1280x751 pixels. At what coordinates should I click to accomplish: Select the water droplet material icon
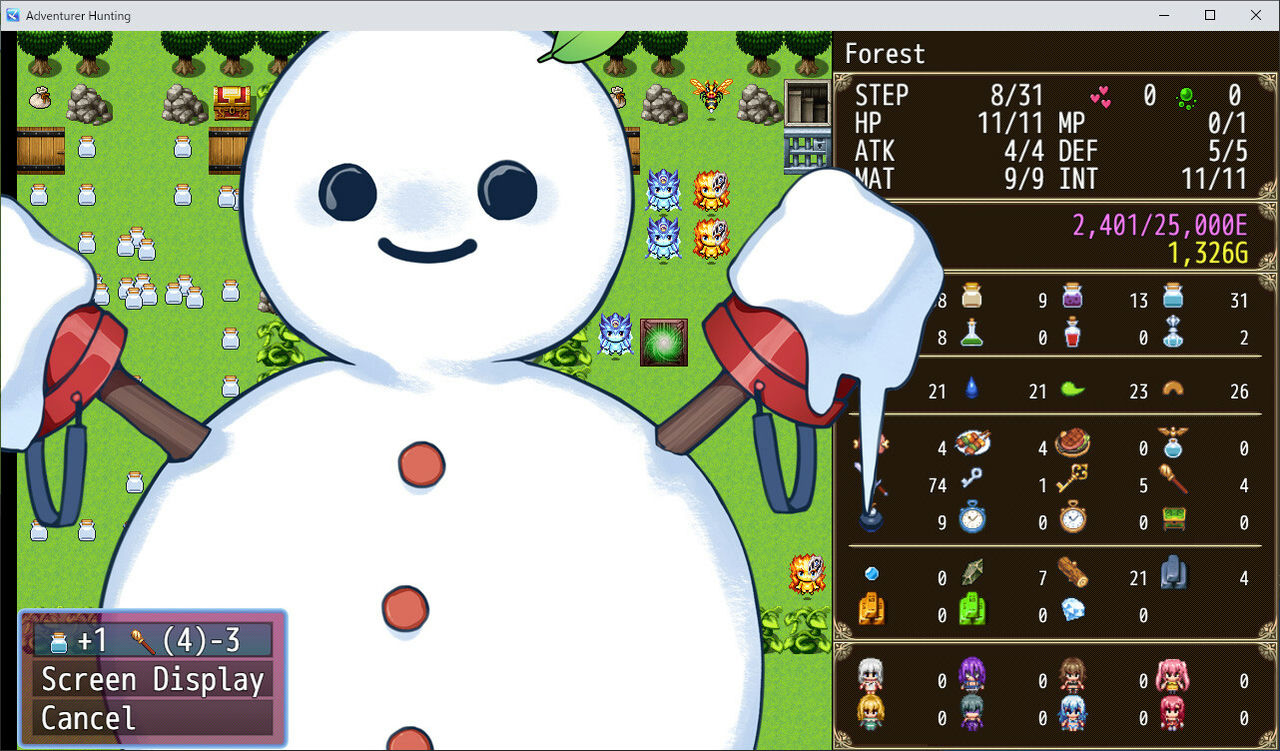pos(971,391)
